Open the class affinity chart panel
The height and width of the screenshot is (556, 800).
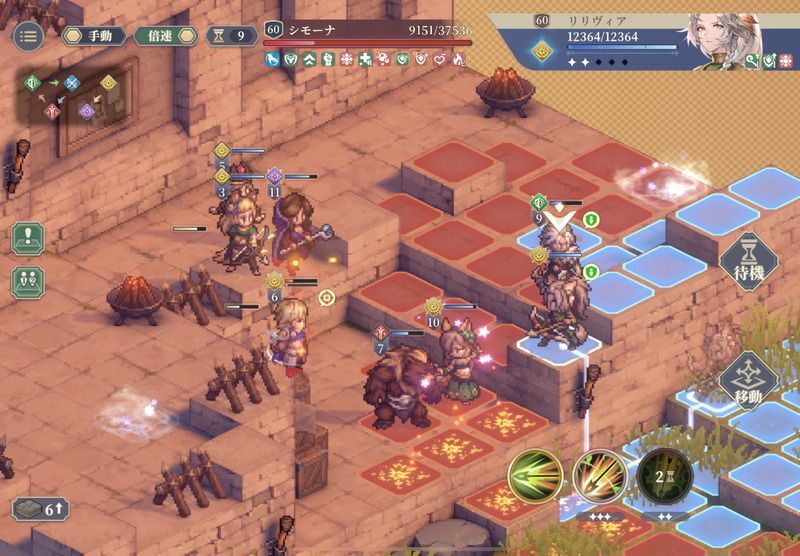click(76, 97)
